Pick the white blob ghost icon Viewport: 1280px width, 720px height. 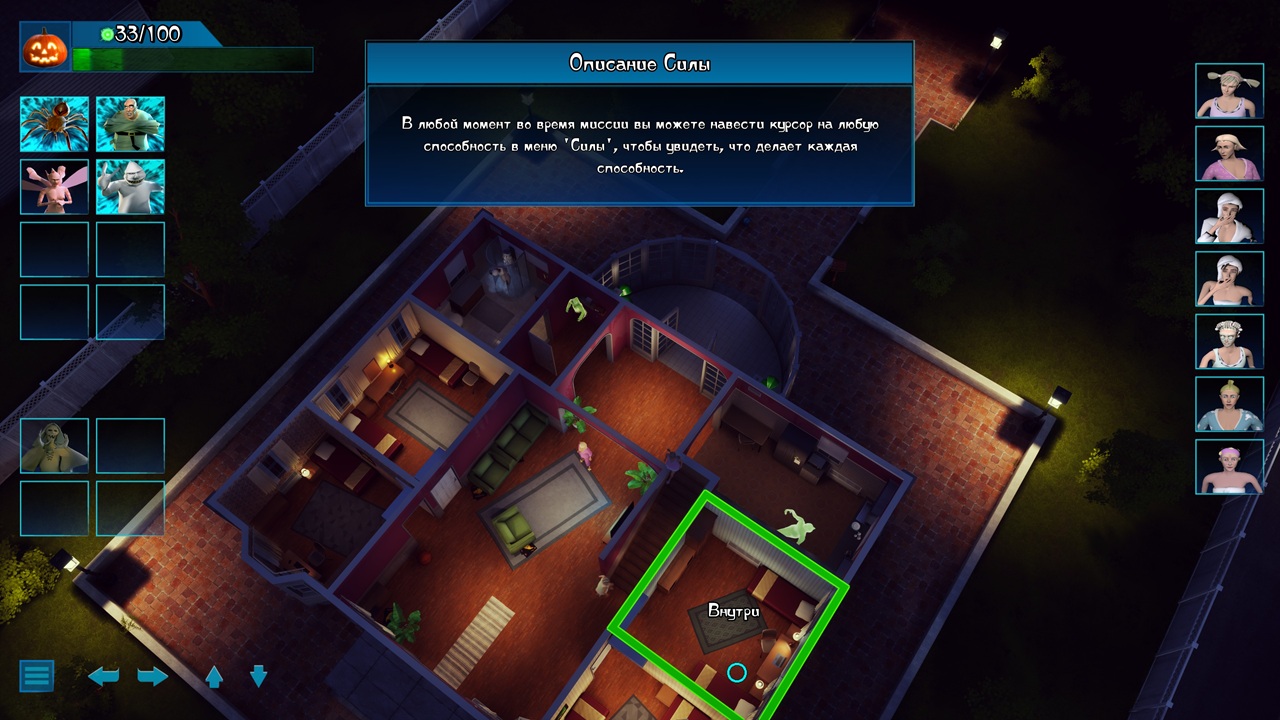131,187
